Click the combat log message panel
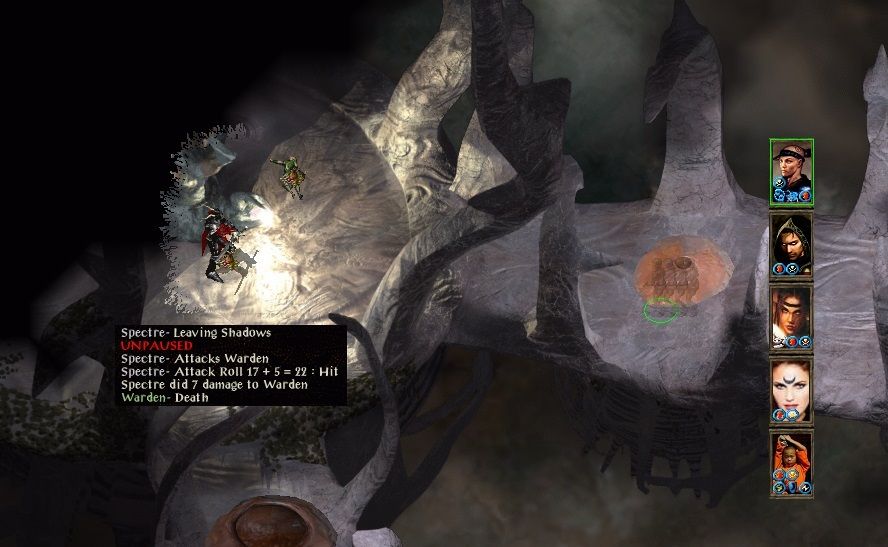The image size is (888, 547). [x=232, y=365]
